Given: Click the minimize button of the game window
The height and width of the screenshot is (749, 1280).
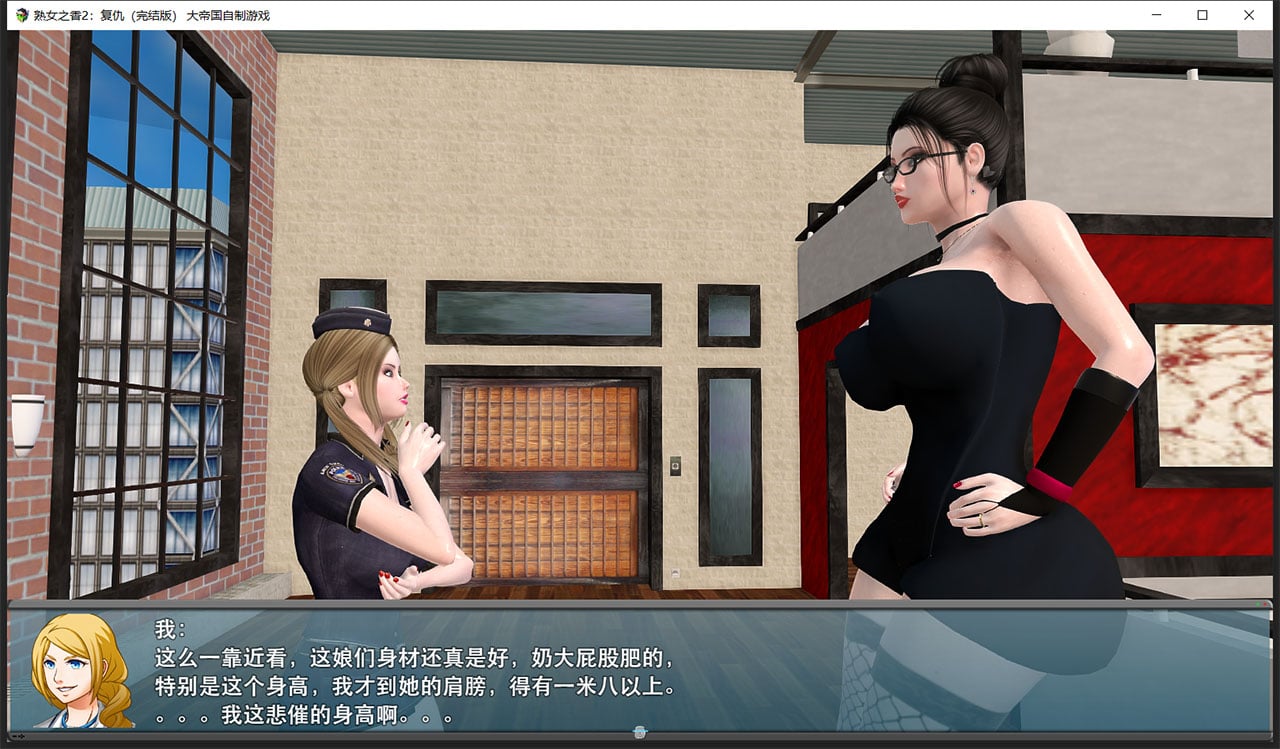Looking at the screenshot, I should click(x=1156, y=15).
